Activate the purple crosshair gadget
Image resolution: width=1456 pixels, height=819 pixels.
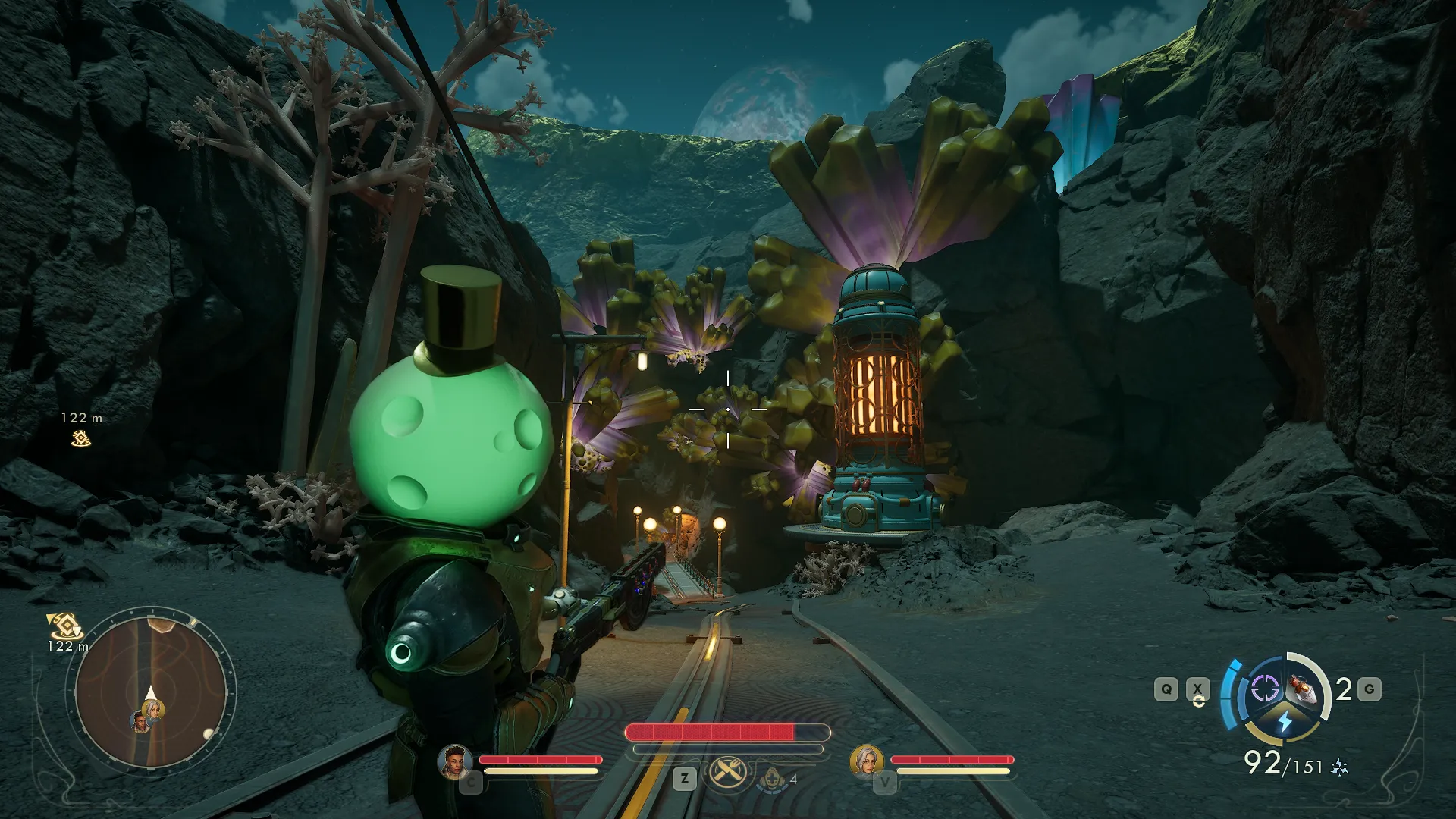1264,689
